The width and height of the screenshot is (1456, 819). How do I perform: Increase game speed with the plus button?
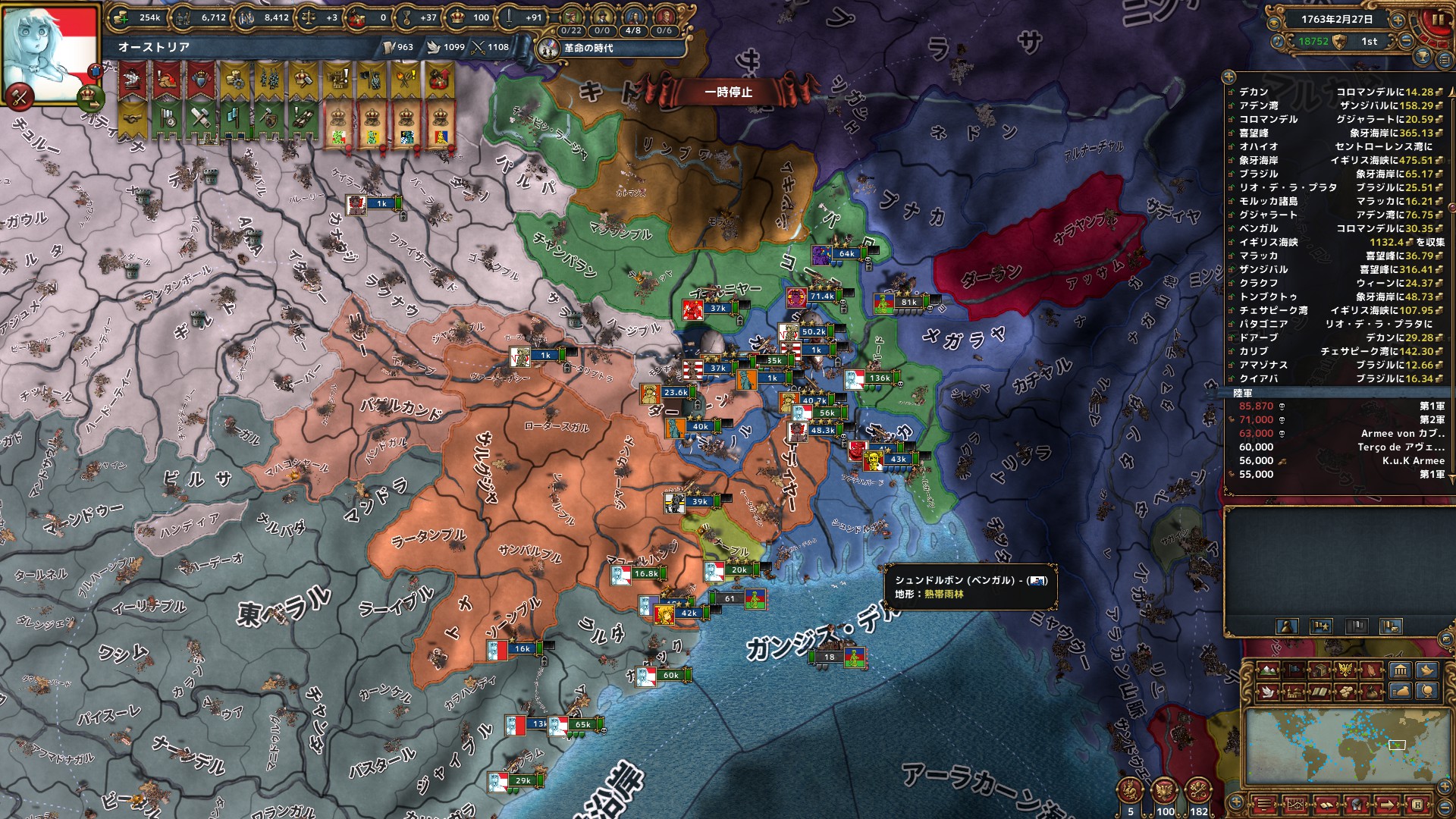point(1398,20)
